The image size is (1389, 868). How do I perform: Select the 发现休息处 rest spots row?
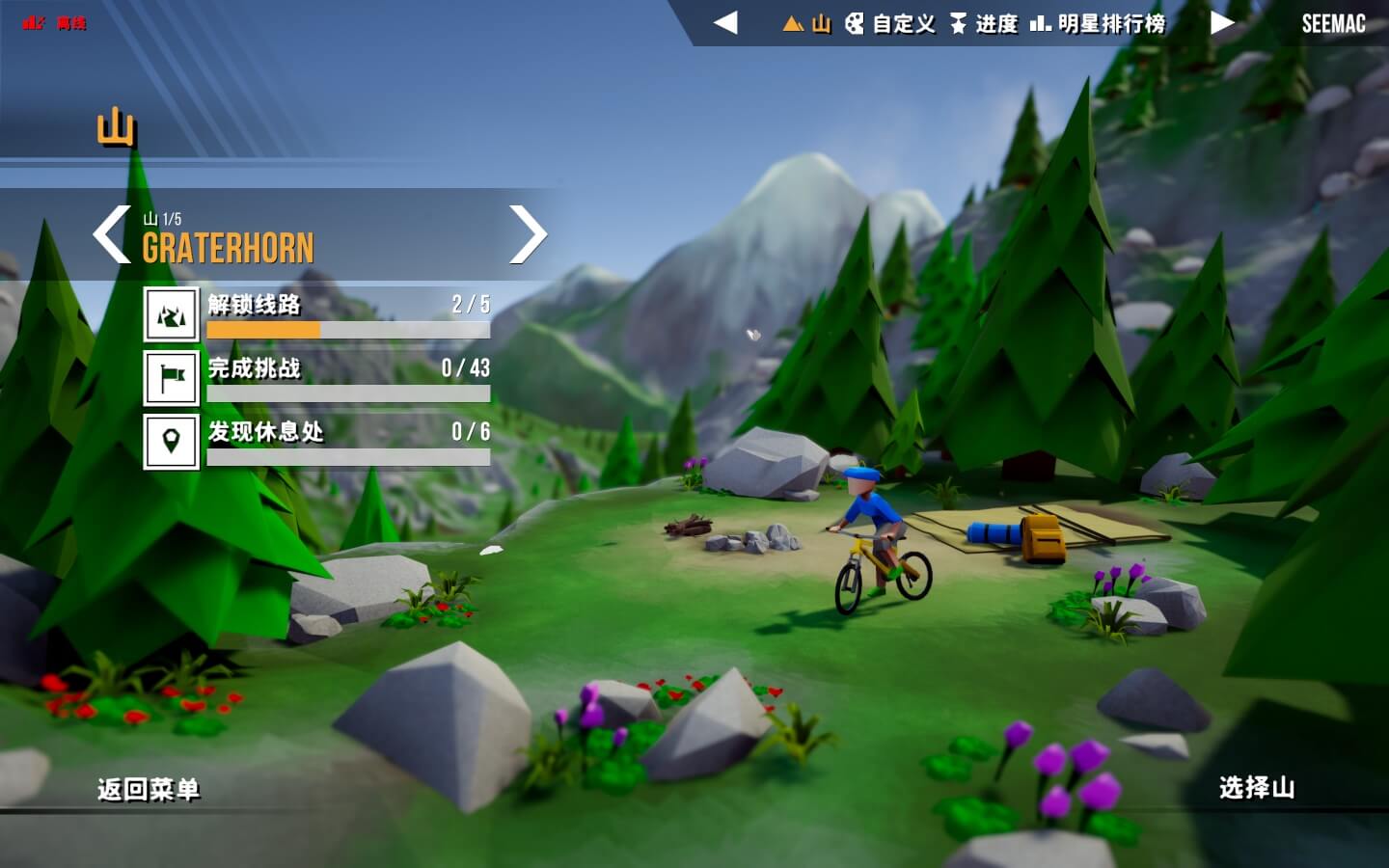318,441
